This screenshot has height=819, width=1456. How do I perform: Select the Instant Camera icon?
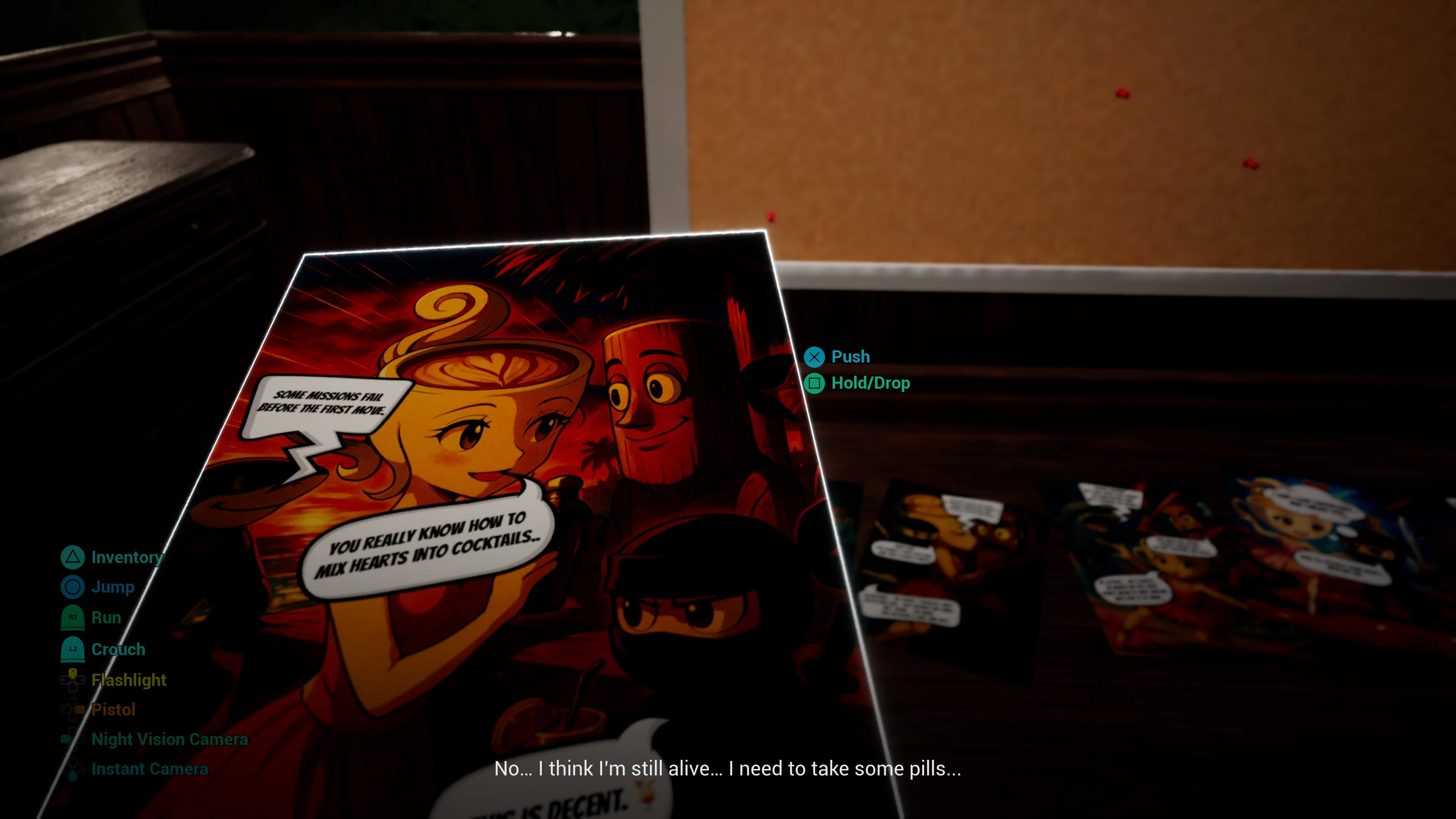[72, 769]
